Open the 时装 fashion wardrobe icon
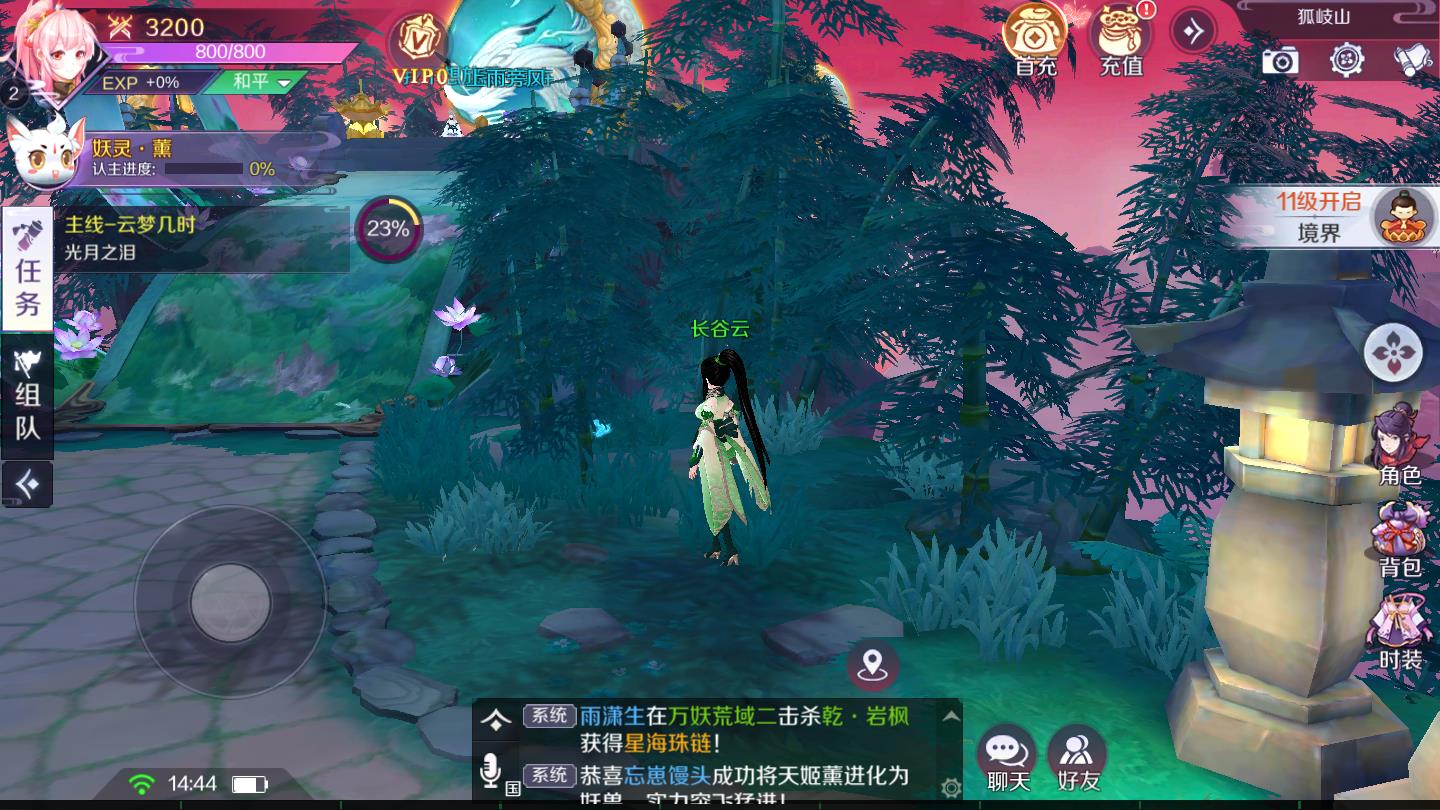Image resolution: width=1440 pixels, height=810 pixels. pyautogui.click(x=1400, y=625)
